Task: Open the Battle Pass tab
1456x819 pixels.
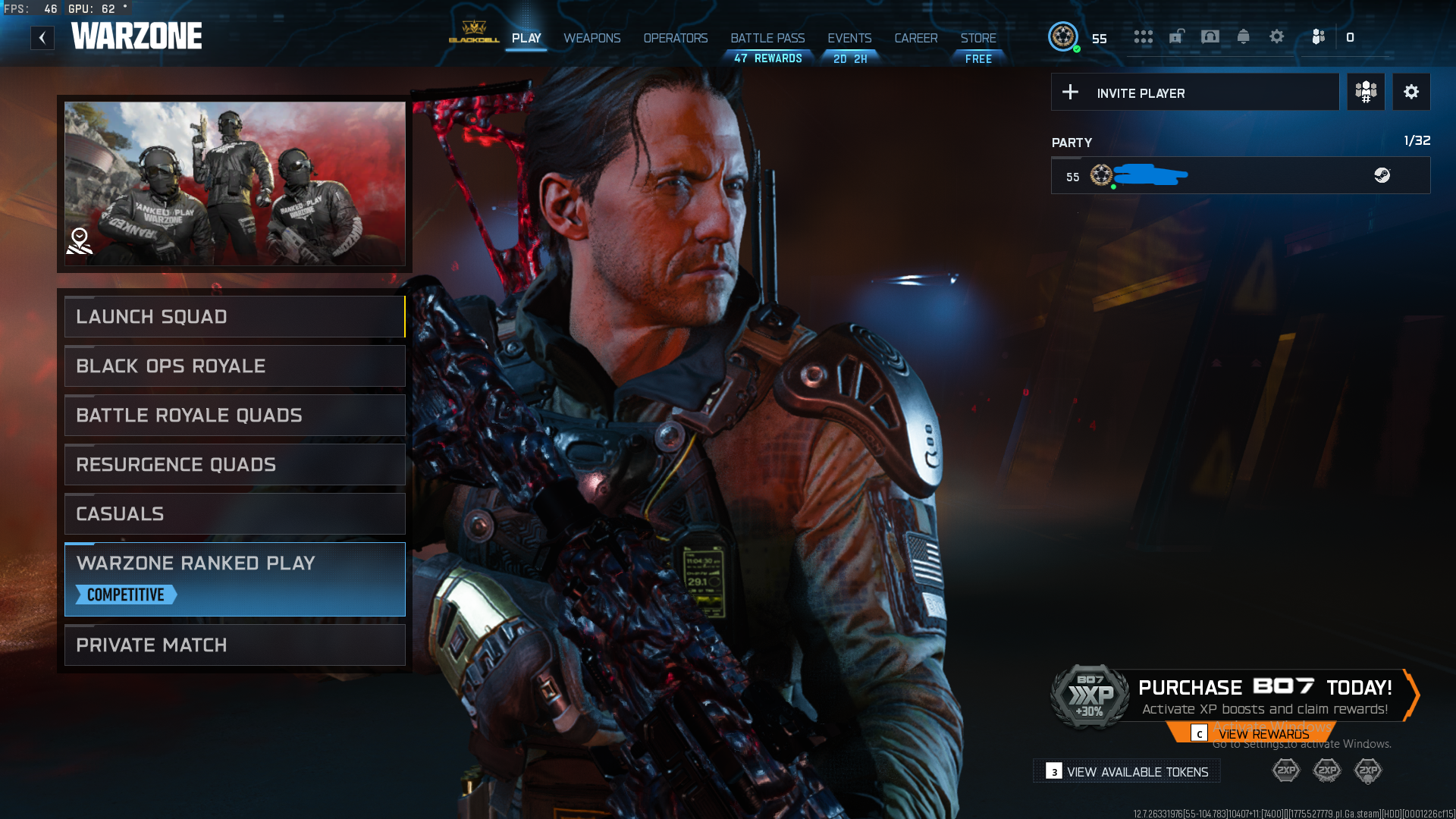Action: tap(767, 38)
